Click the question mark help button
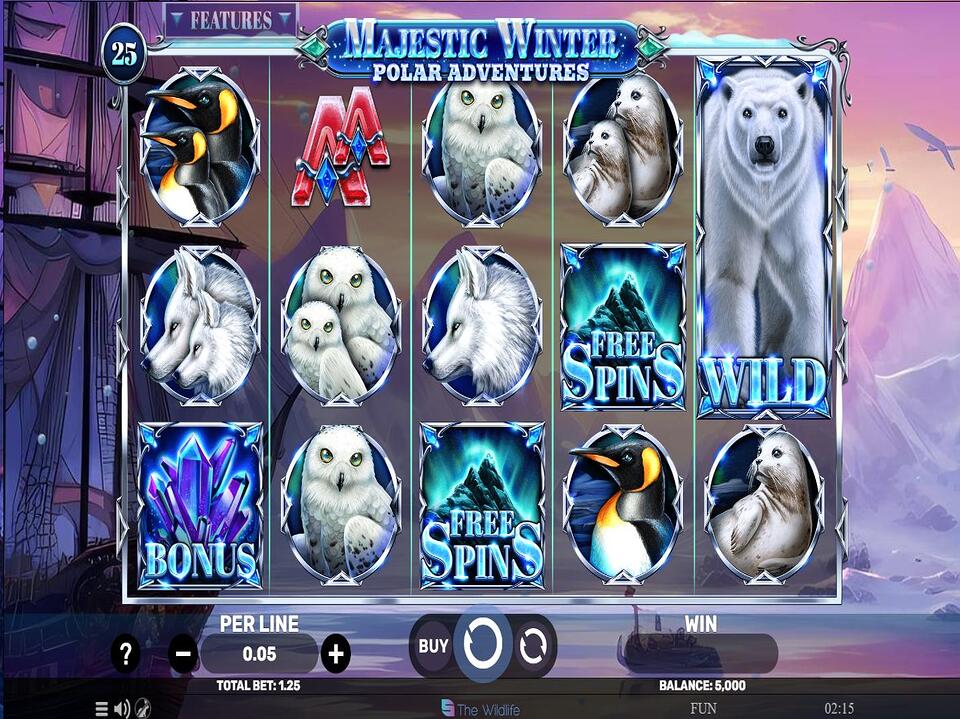This screenshot has width=960, height=719. click(x=125, y=655)
